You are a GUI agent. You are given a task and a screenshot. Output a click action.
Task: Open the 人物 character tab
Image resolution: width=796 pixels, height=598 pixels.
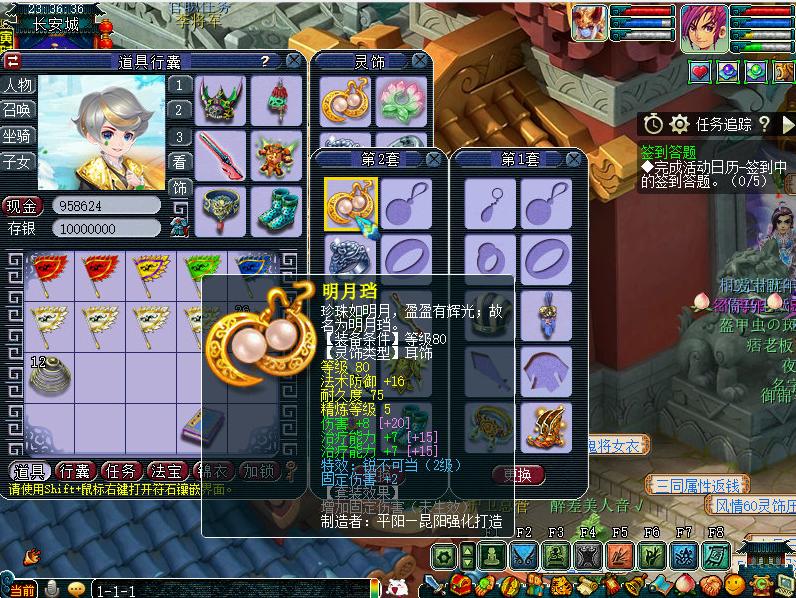click(17, 85)
